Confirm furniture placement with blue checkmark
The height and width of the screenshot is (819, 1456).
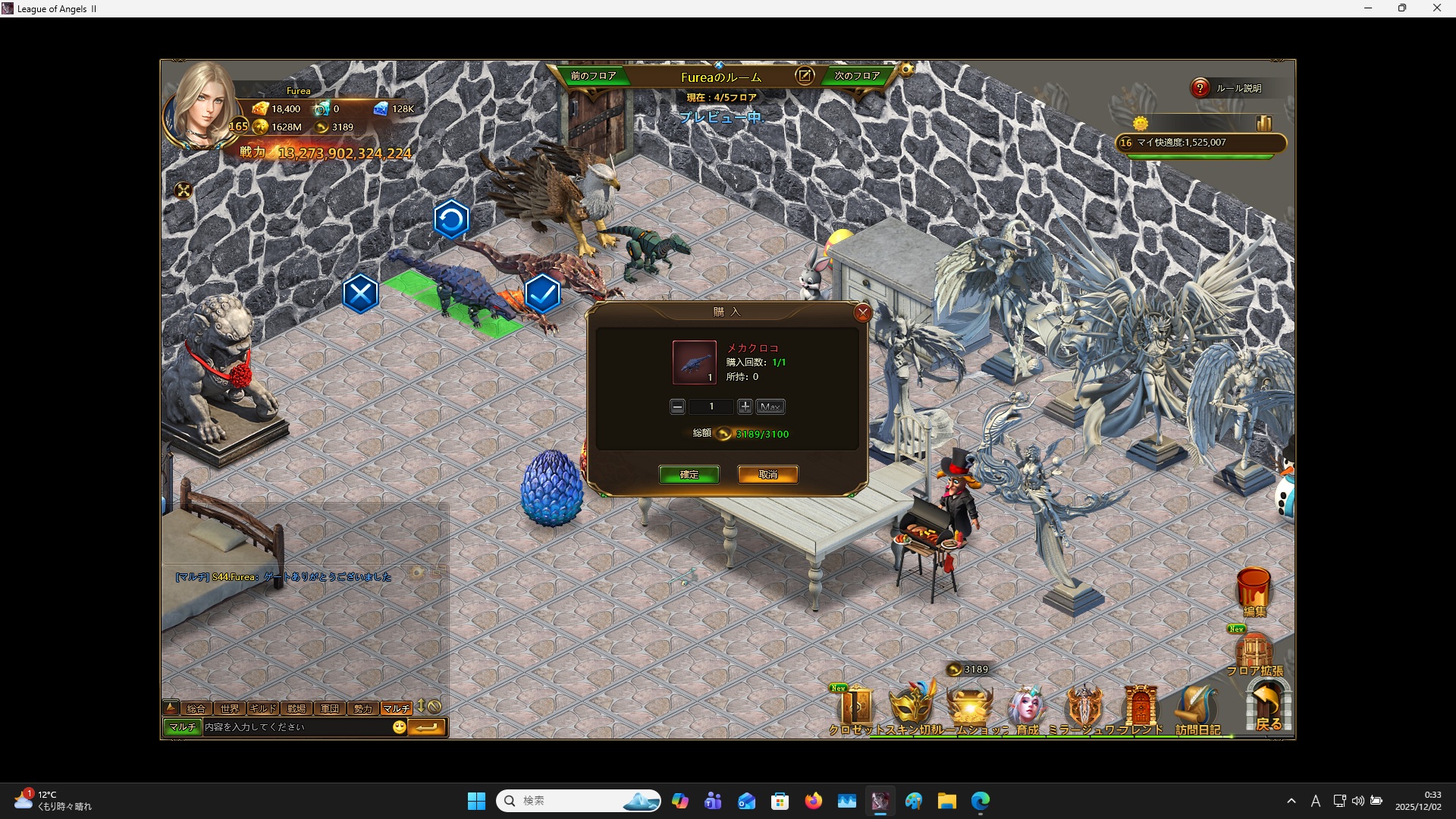click(542, 293)
